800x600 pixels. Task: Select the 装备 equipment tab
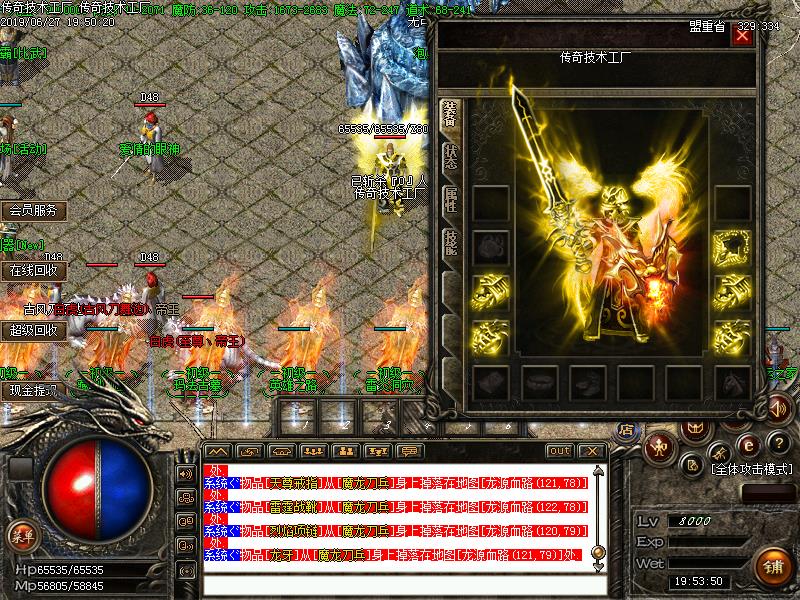(451, 115)
